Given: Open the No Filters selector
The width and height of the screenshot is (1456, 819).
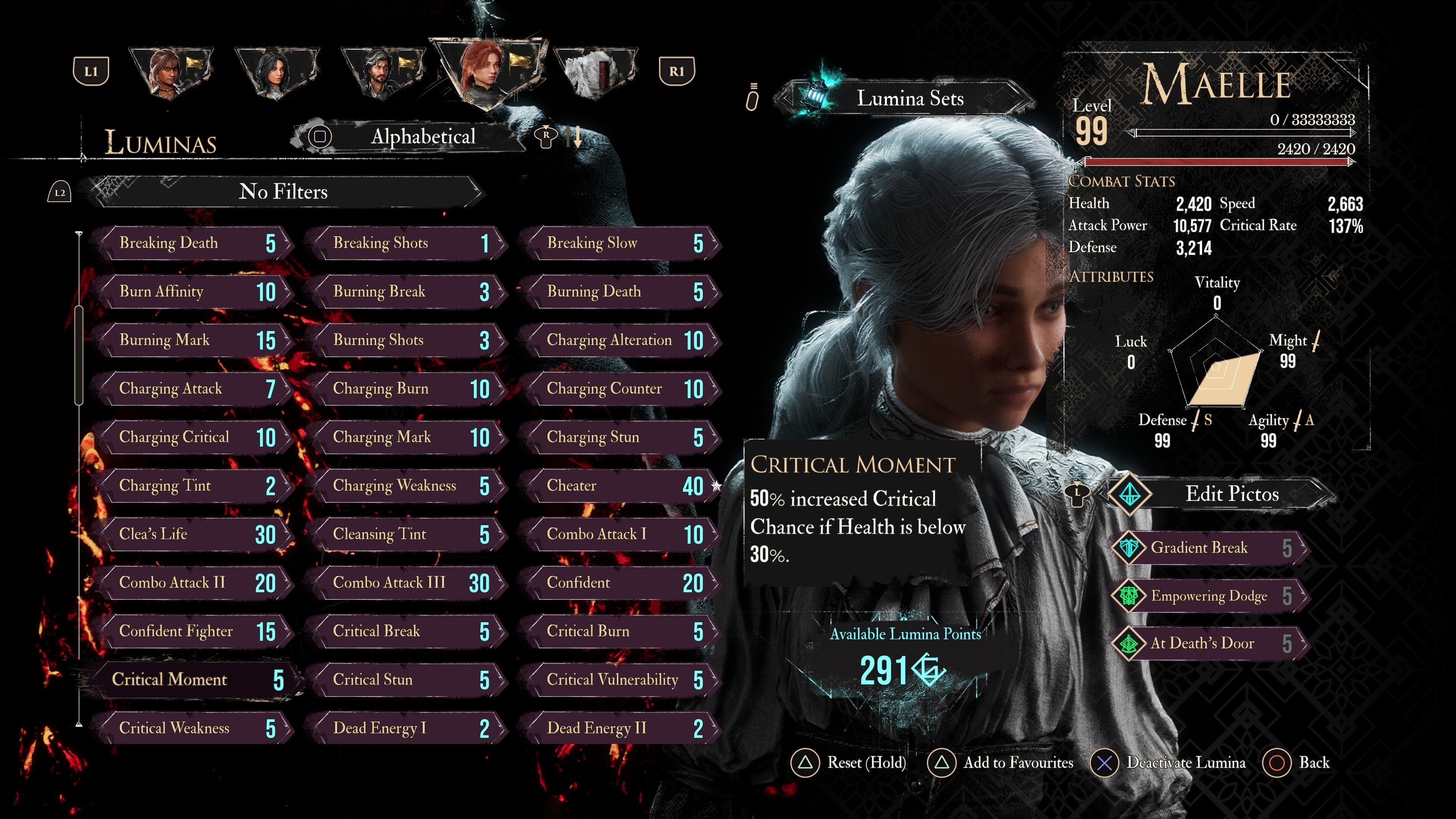Looking at the screenshot, I should pos(282,191).
